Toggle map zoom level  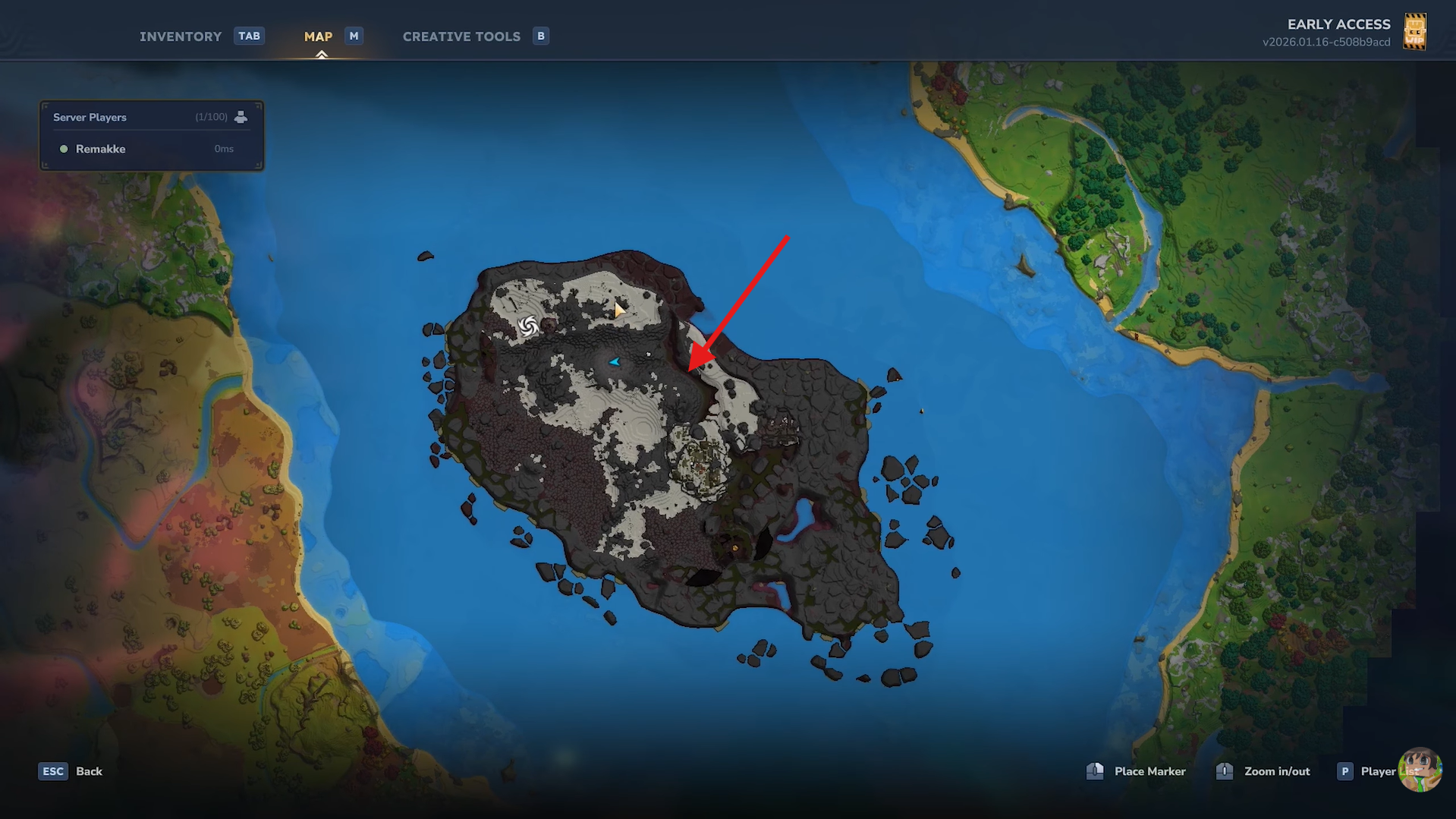[x=1278, y=770]
